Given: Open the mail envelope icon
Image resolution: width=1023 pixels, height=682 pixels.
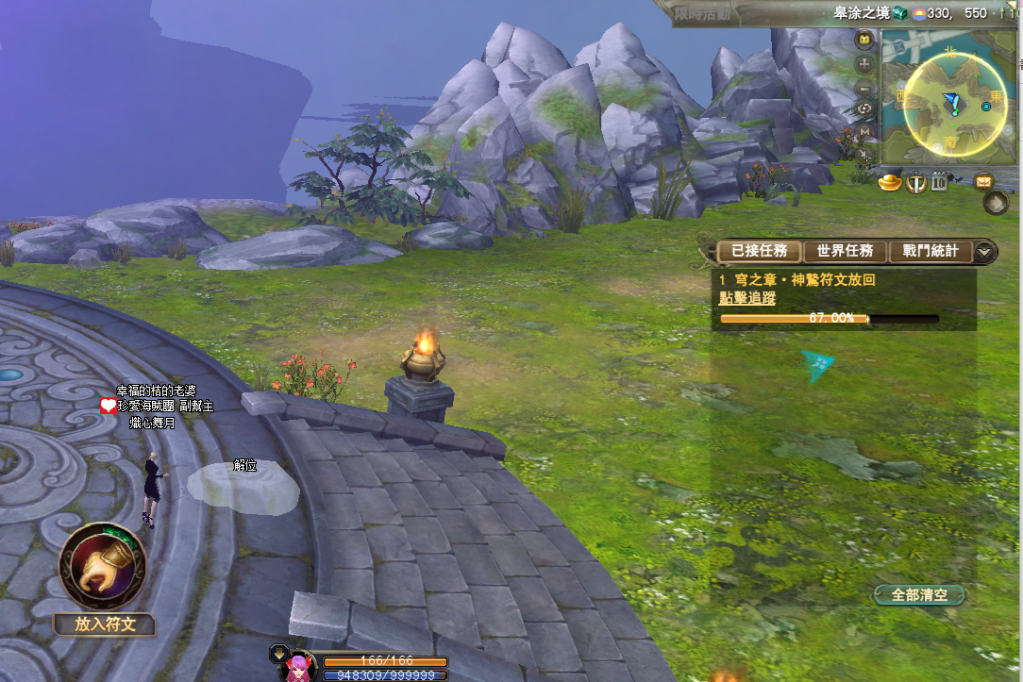Looking at the screenshot, I should (983, 182).
